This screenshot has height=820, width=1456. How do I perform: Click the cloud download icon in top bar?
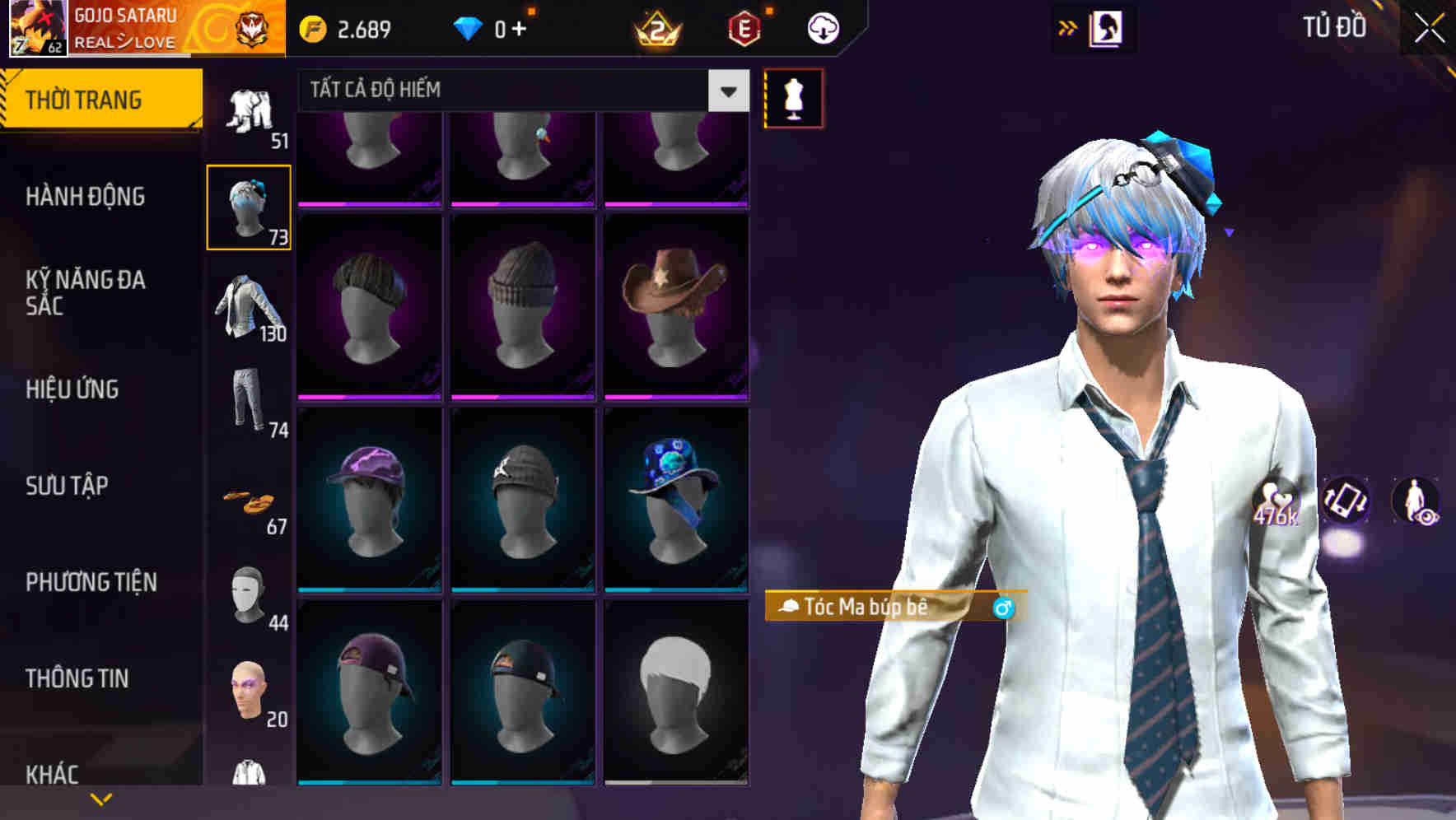(822, 27)
